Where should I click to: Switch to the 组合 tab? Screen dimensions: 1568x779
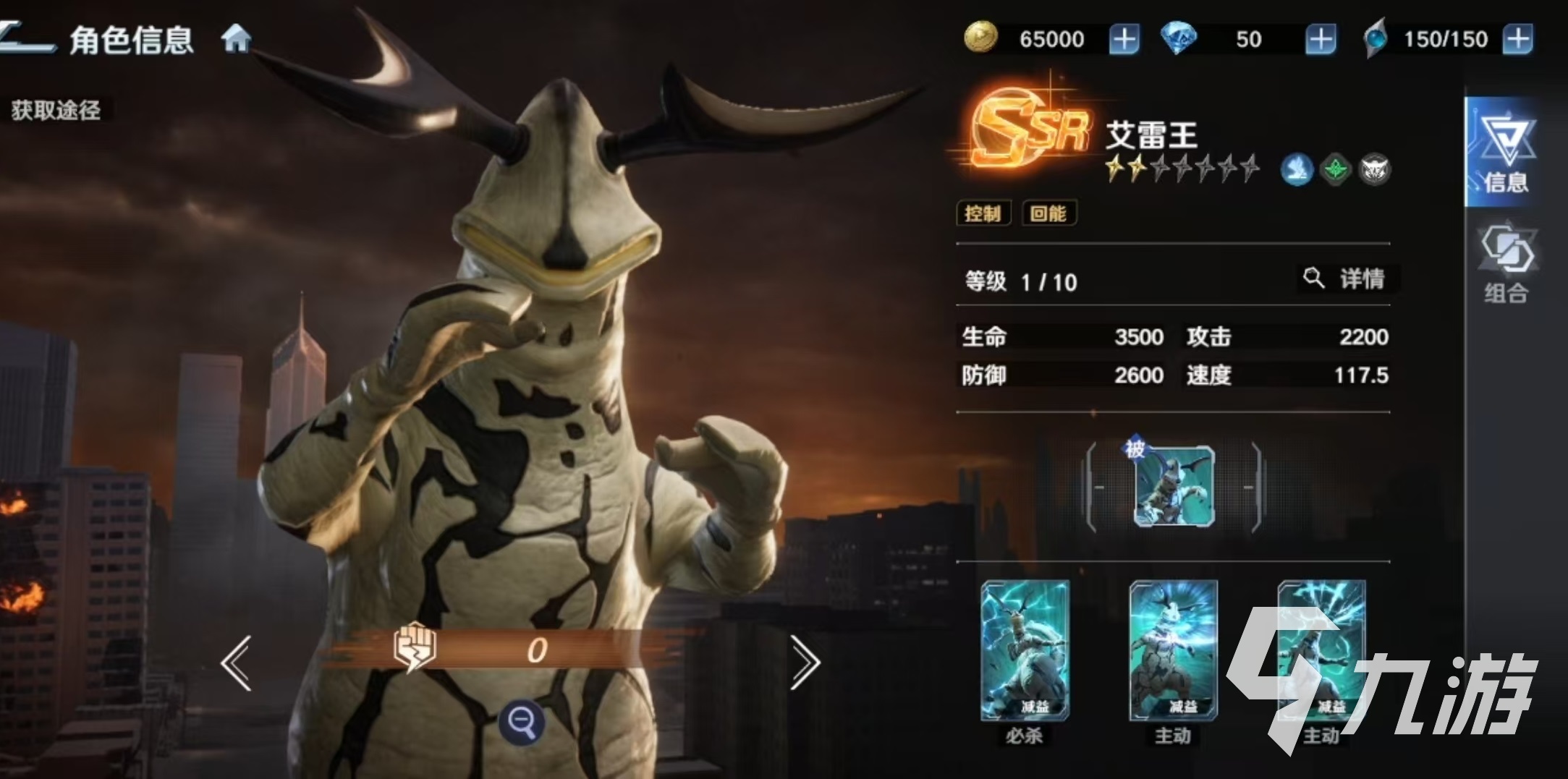(x=1506, y=264)
